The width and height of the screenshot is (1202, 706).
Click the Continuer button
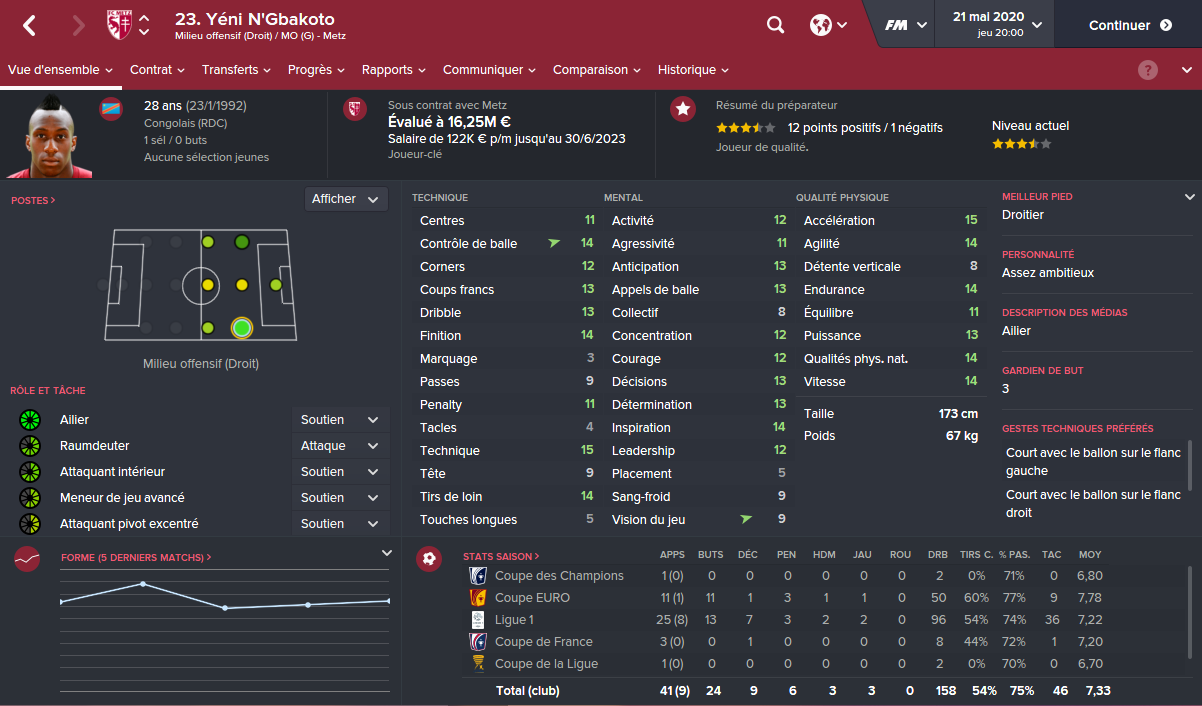tap(1130, 25)
